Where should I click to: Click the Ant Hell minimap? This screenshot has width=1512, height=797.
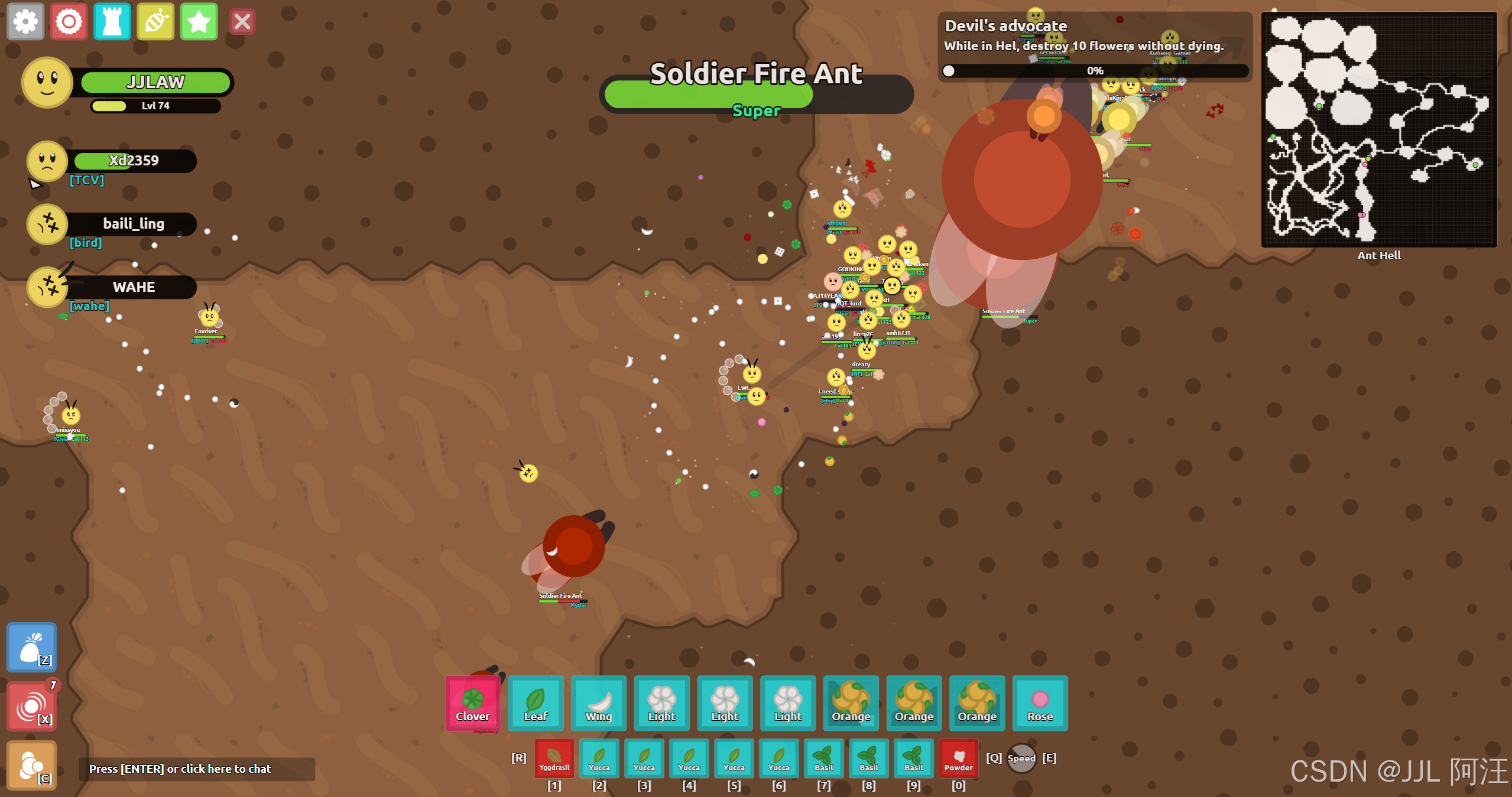tap(1378, 129)
